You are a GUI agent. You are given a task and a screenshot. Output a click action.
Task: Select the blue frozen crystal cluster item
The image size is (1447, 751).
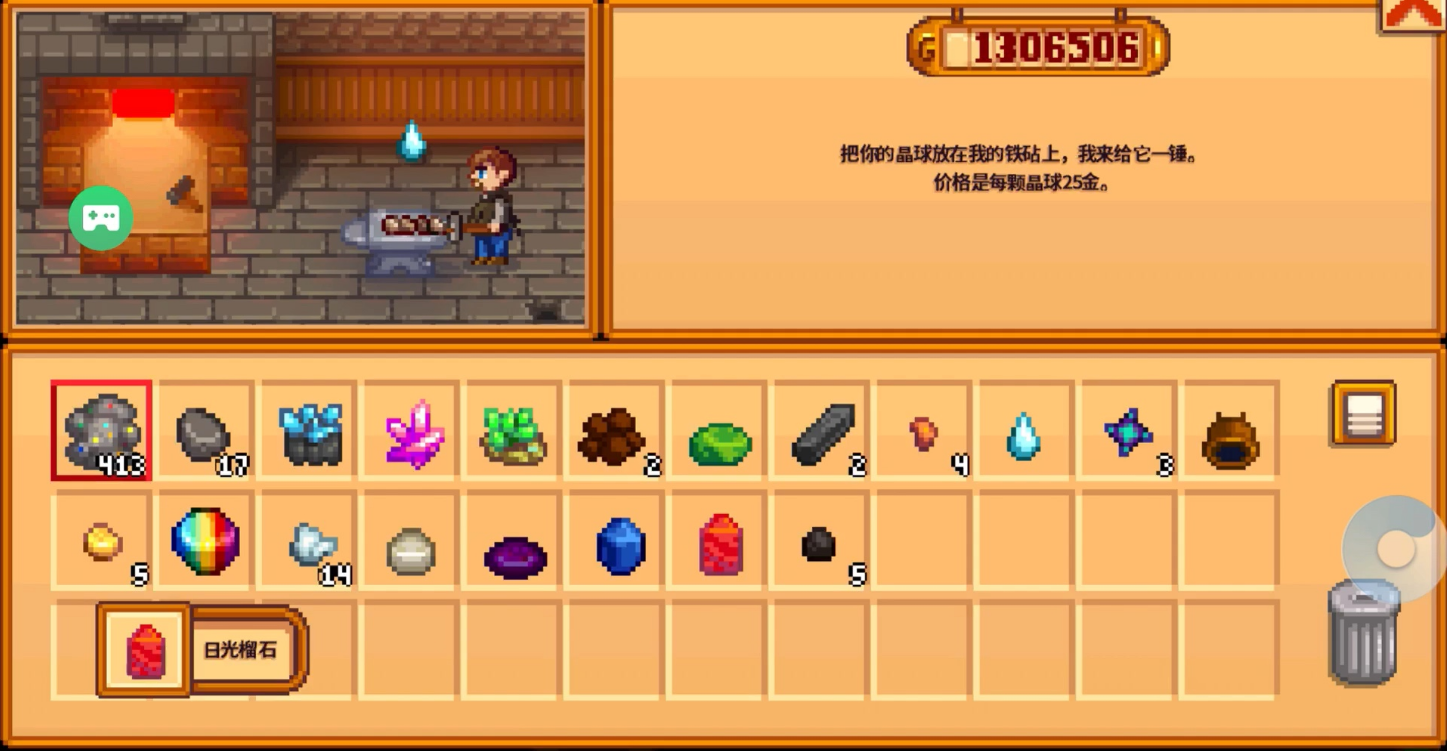pos(310,432)
